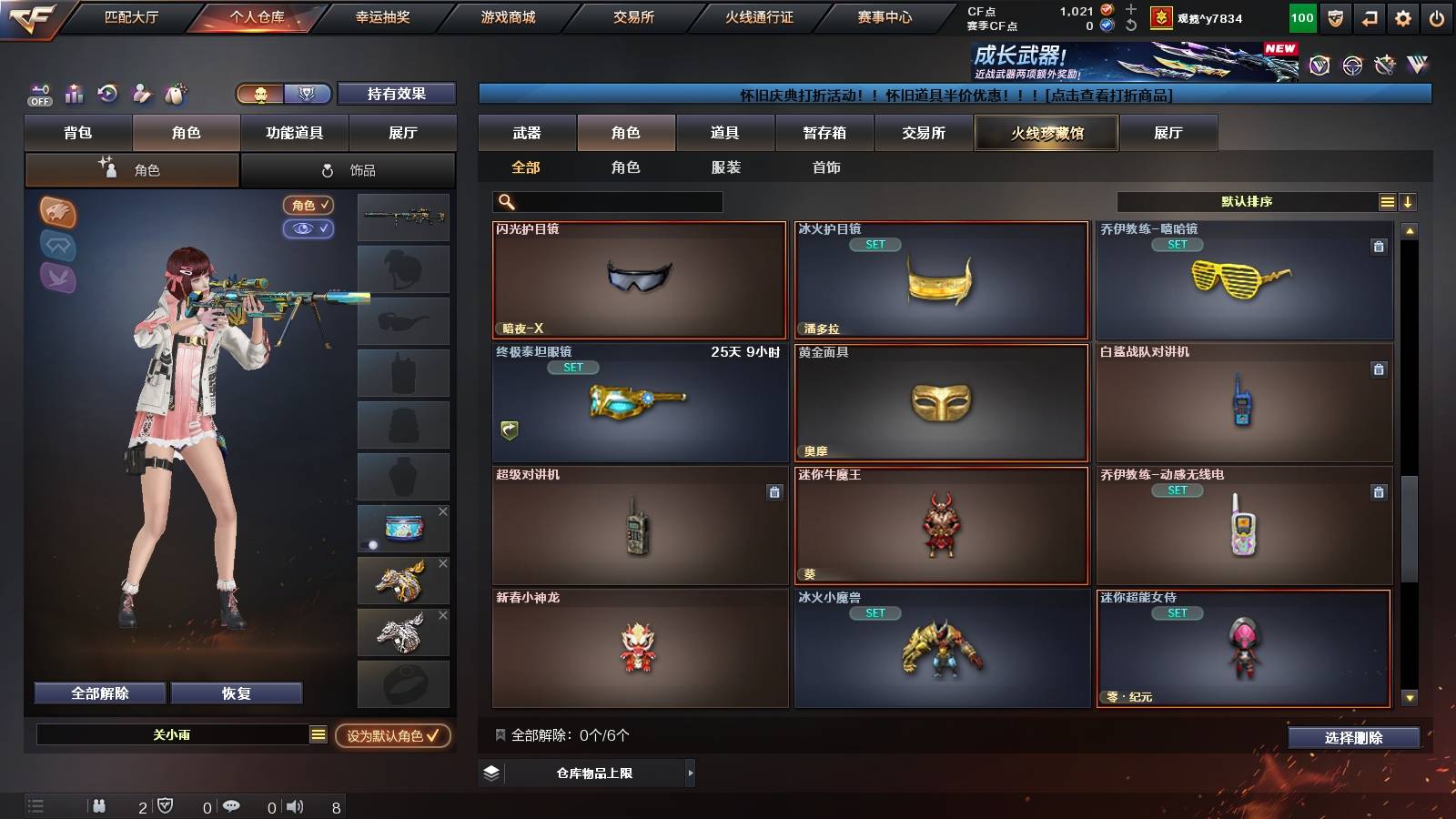Viewport: 1456px width, 819px height.
Task: Open the bar chart statistics icon
Action: click(75, 93)
